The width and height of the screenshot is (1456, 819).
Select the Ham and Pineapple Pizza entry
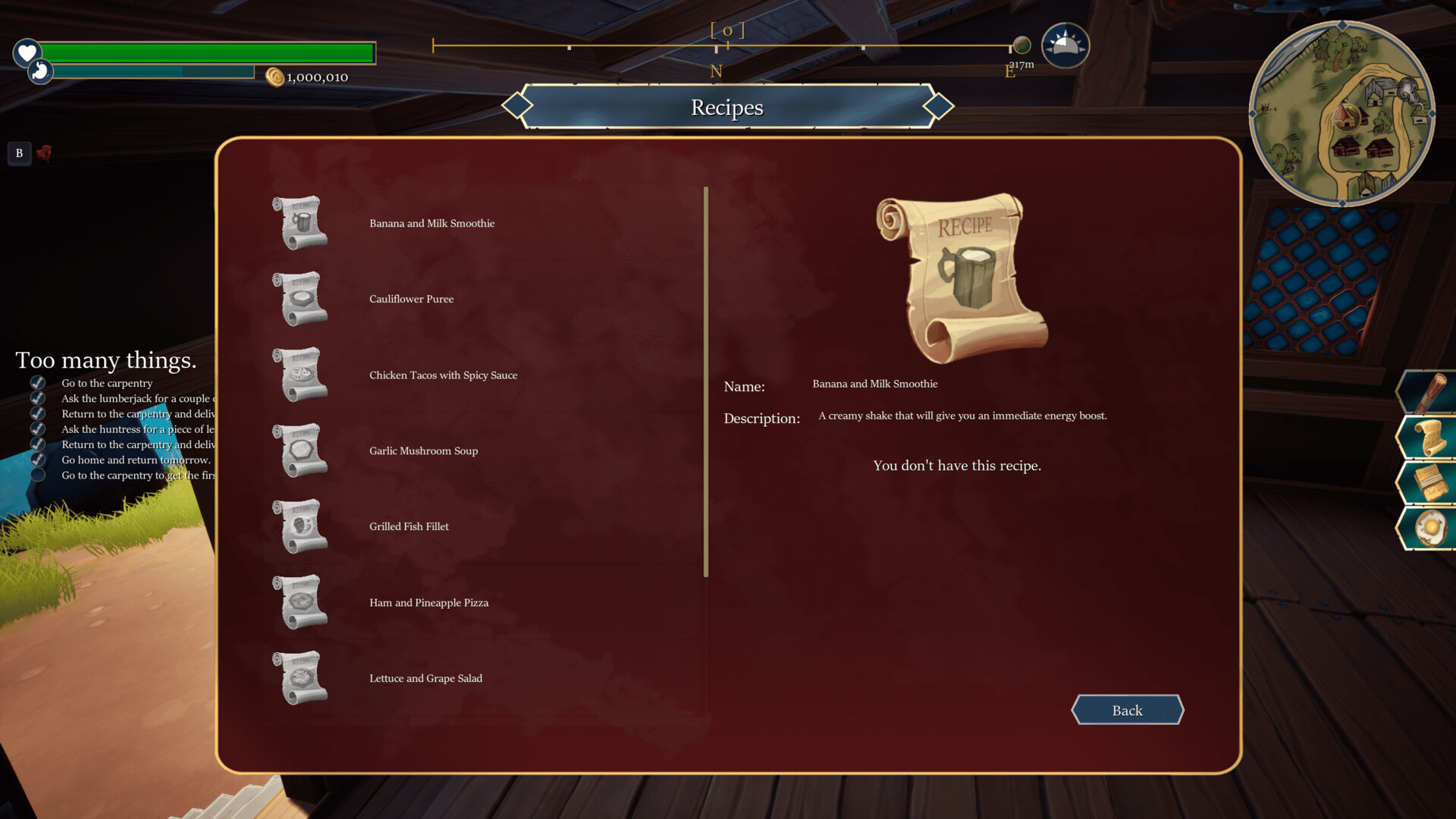point(428,602)
